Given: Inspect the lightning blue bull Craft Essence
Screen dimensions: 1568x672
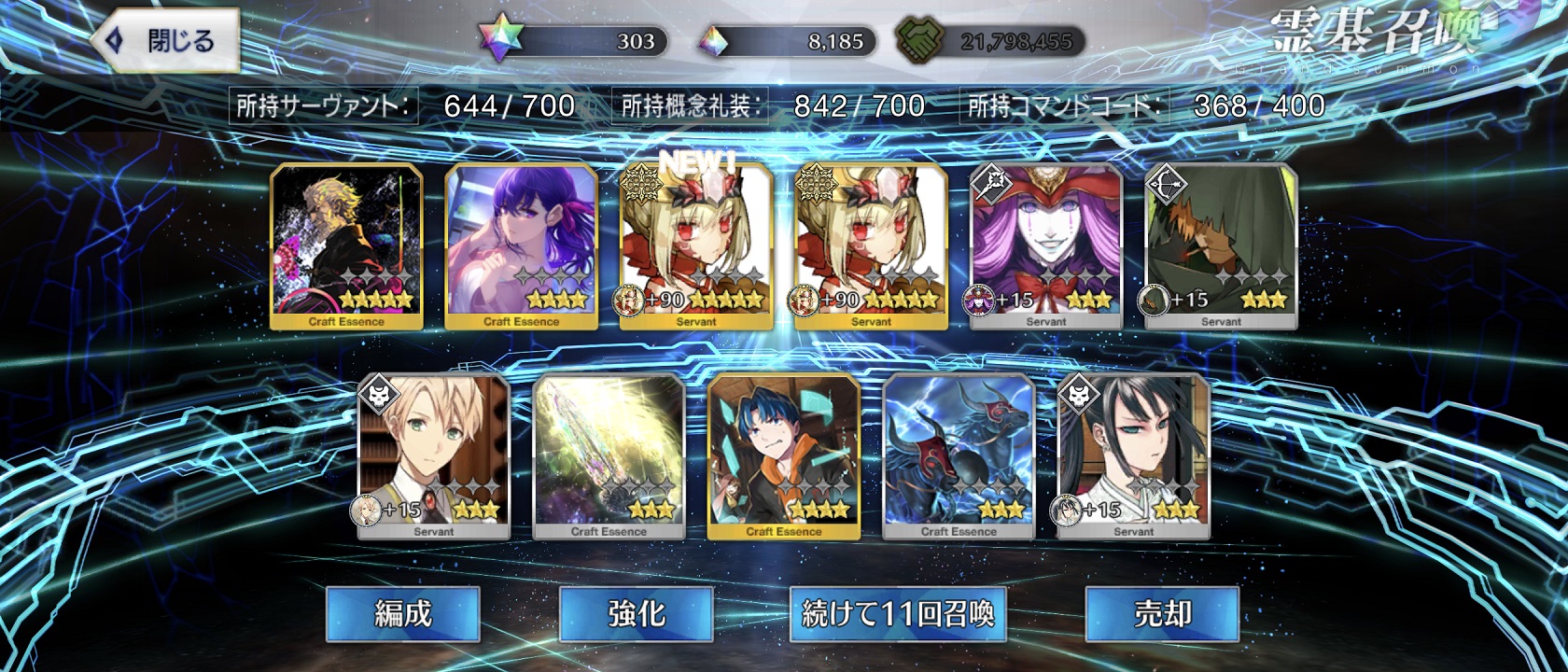Looking at the screenshot, I should click(959, 456).
